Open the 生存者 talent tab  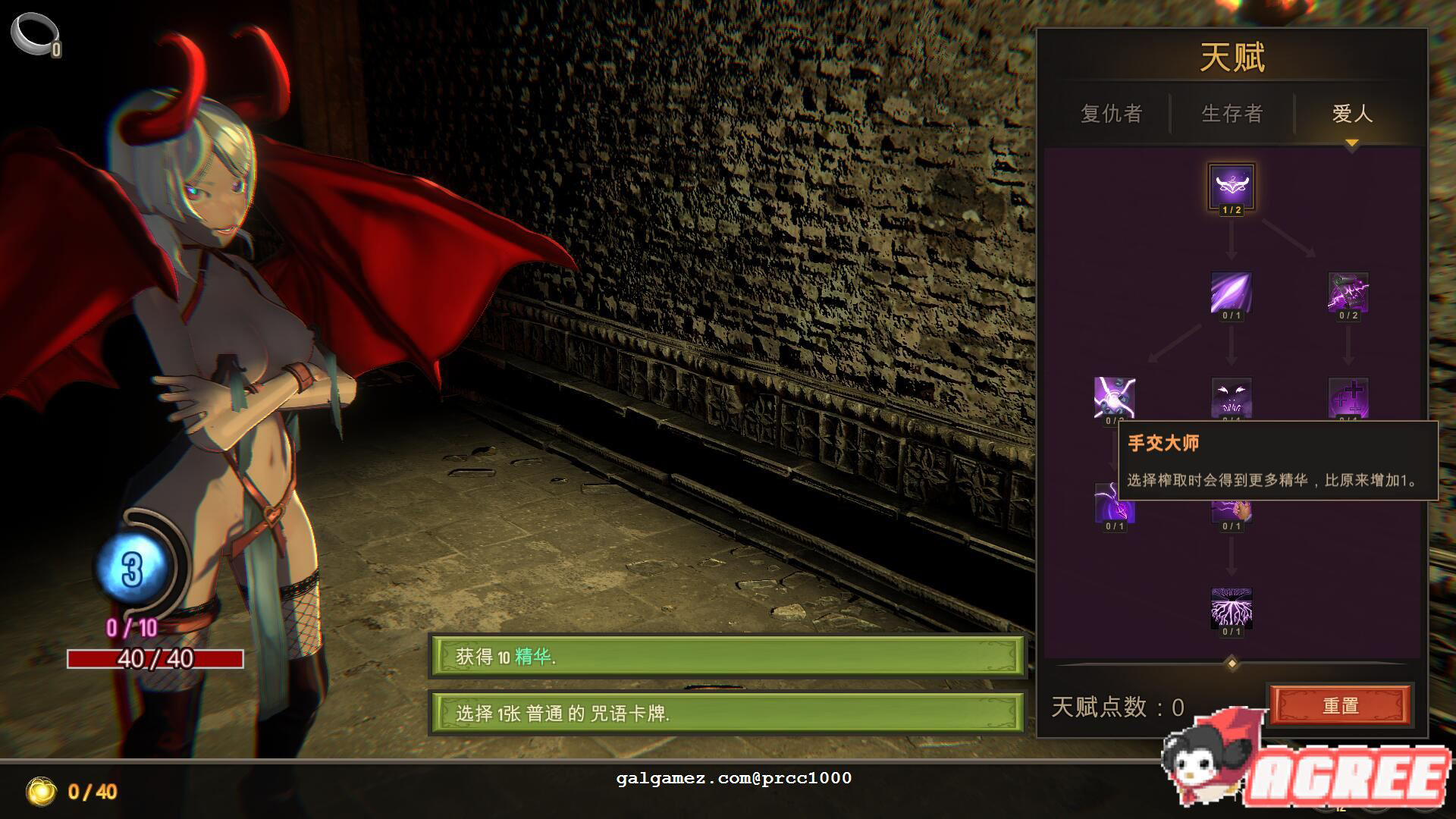[1232, 114]
